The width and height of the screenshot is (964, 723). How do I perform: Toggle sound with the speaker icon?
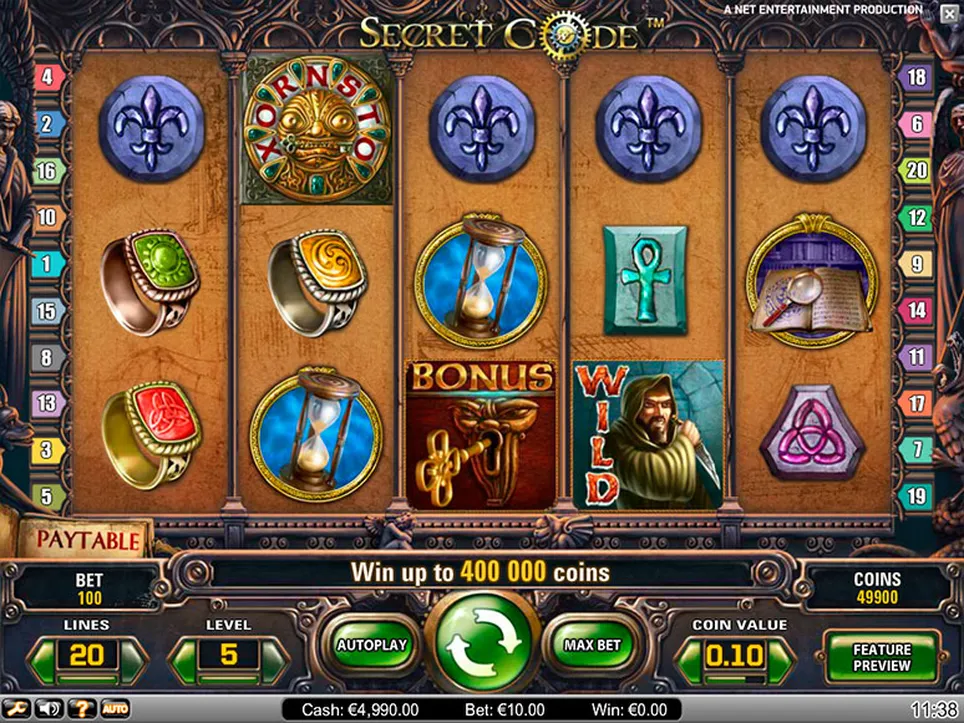pos(48,709)
